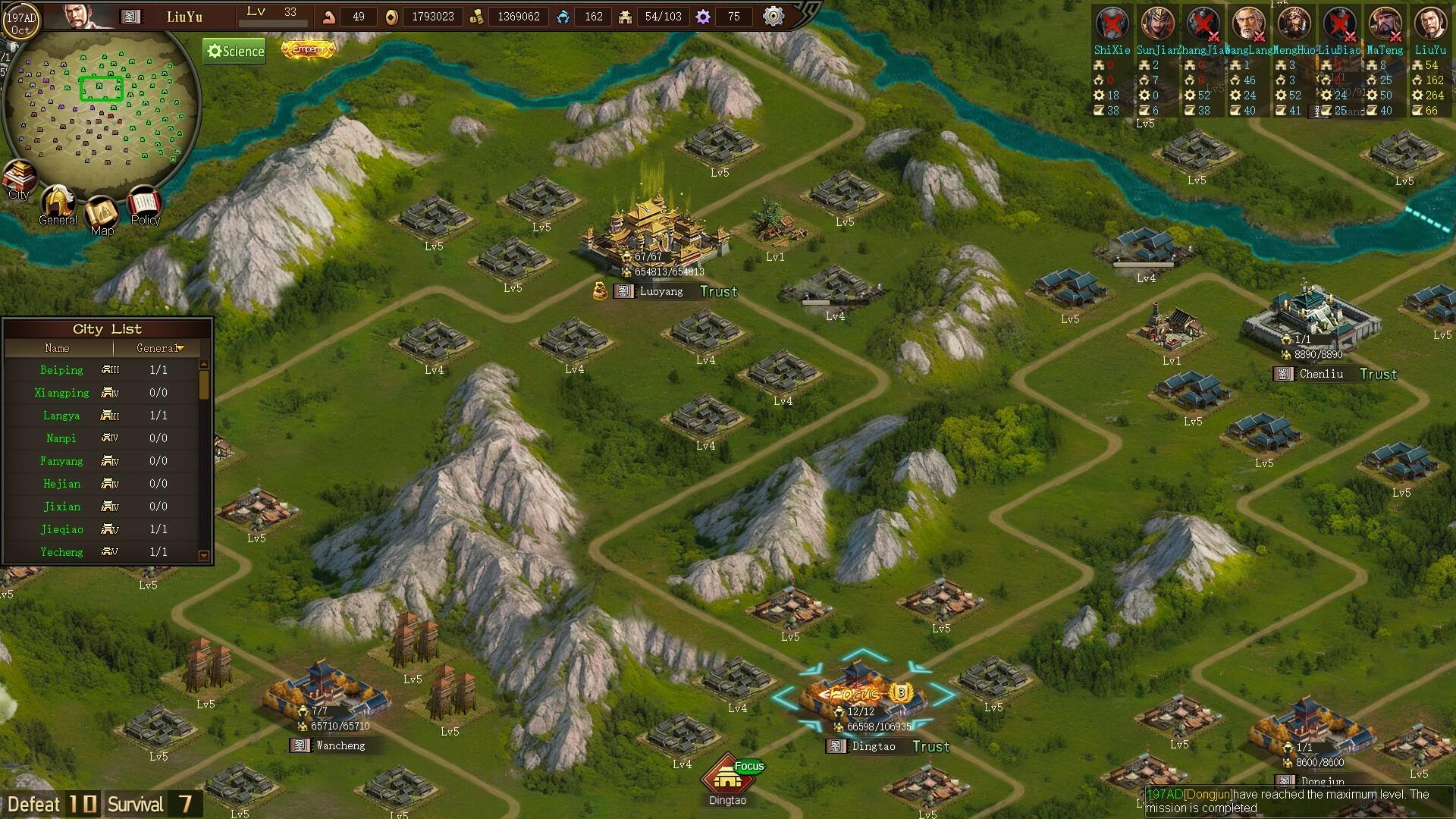This screenshot has width=1456, height=819.
Task: Open the General column sort dropdown
Action: tap(180, 348)
